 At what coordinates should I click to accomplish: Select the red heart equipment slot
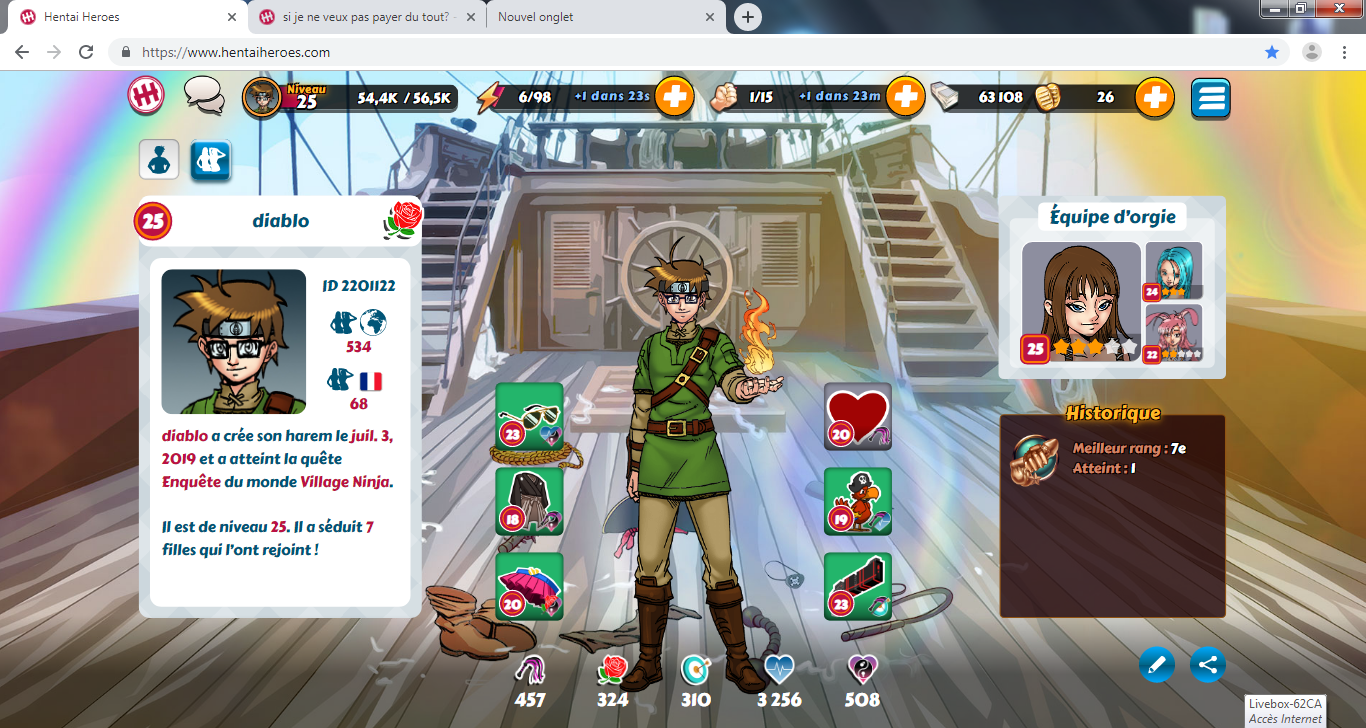pyautogui.click(x=857, y=416)
